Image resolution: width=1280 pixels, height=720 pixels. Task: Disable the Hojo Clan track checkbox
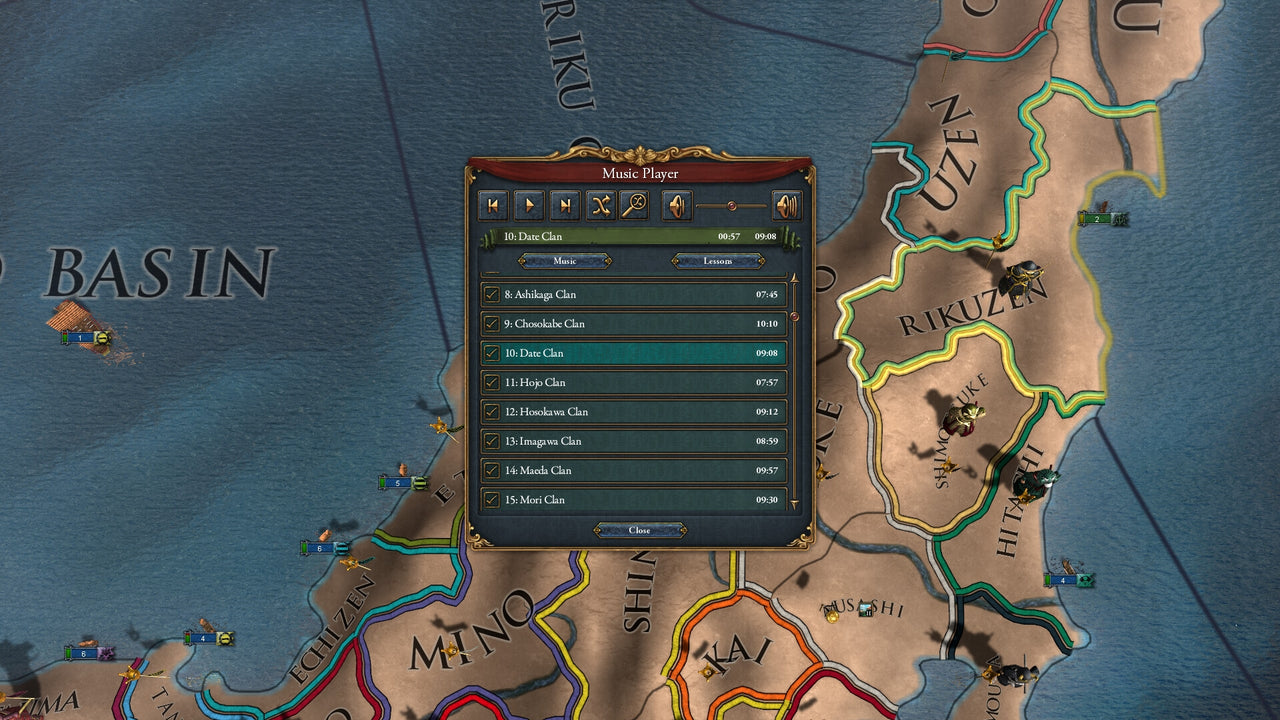[489, 382]
